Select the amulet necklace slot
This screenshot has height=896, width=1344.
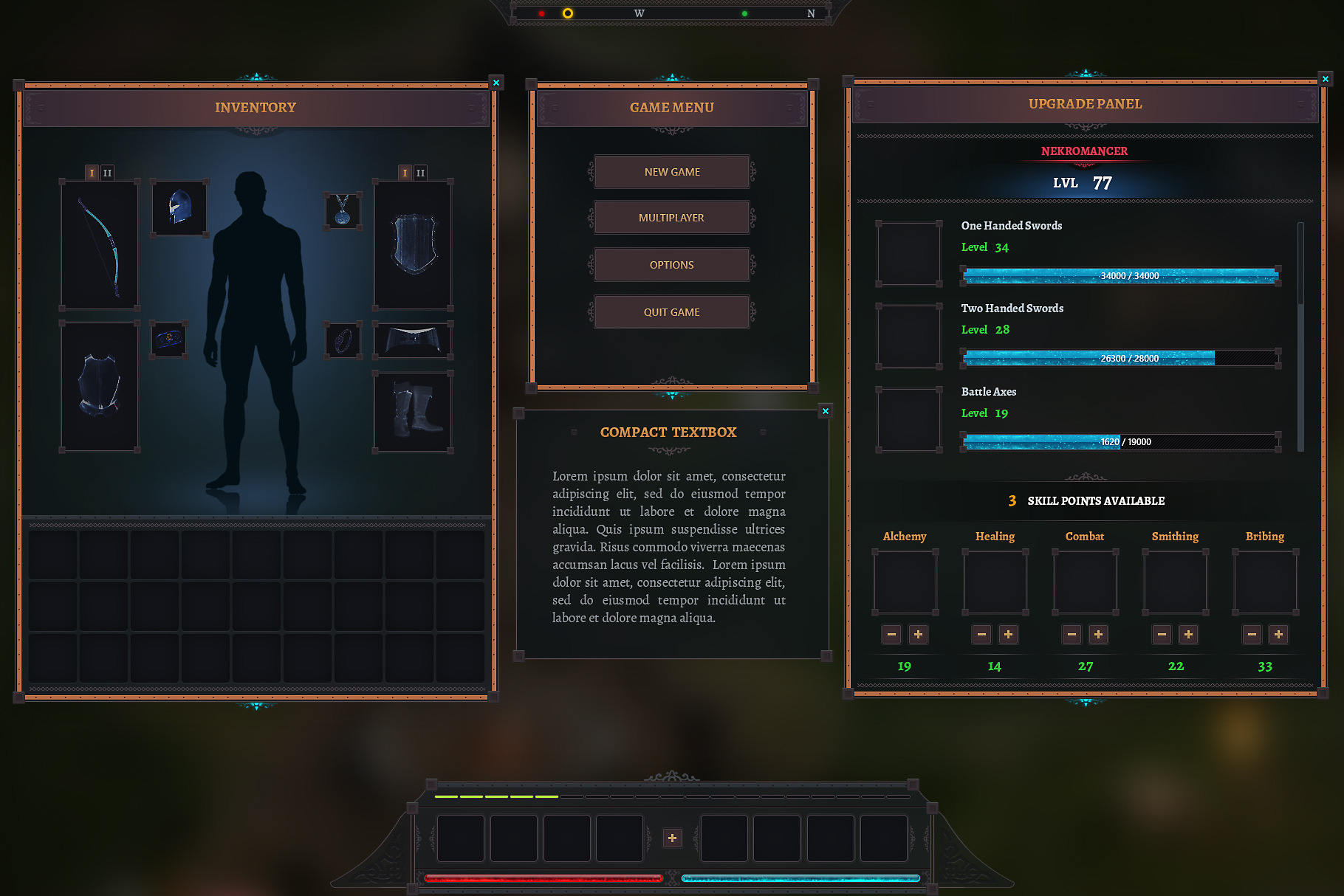point(343,211)
